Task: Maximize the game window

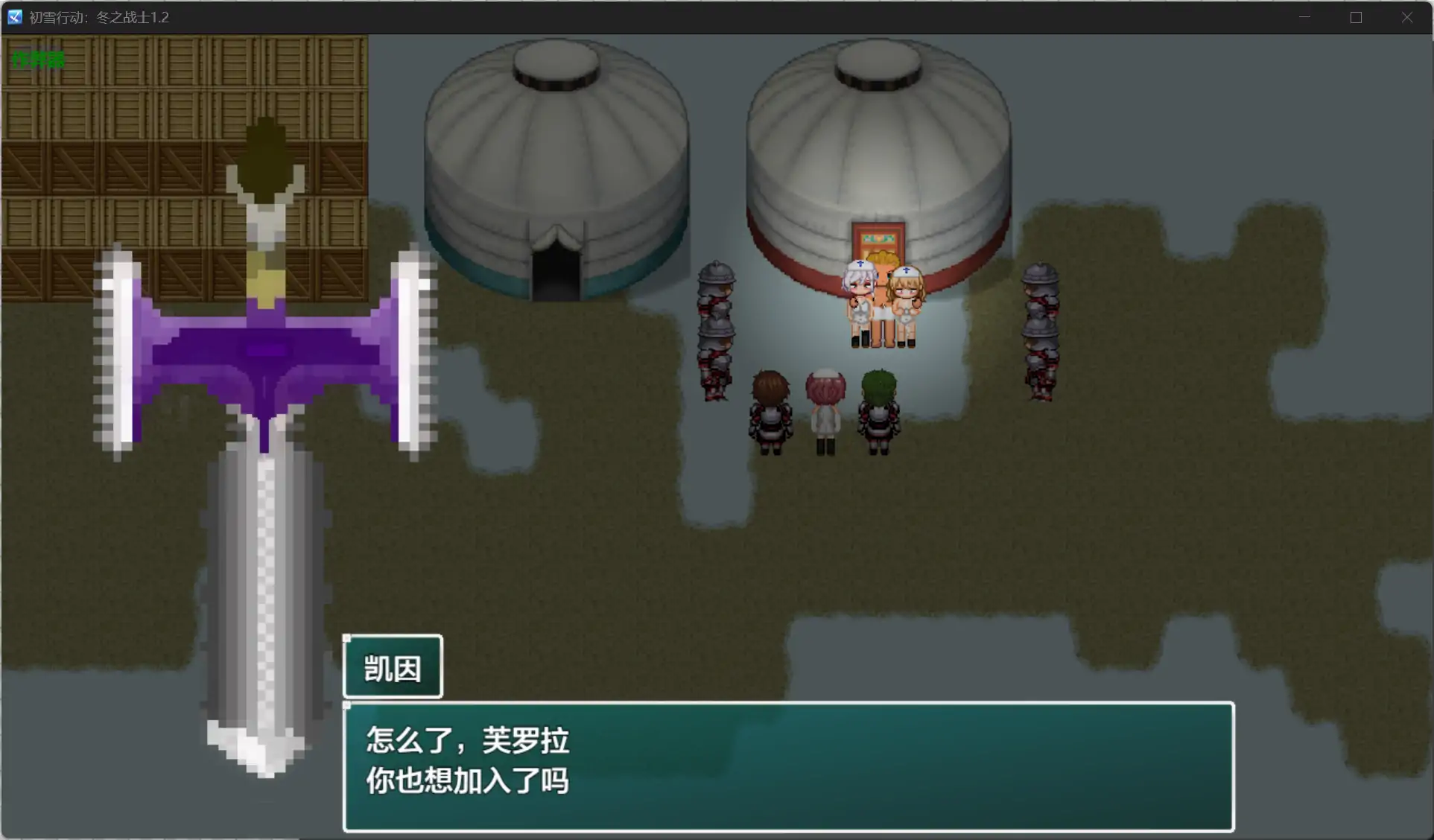Action: point(1356,17)
